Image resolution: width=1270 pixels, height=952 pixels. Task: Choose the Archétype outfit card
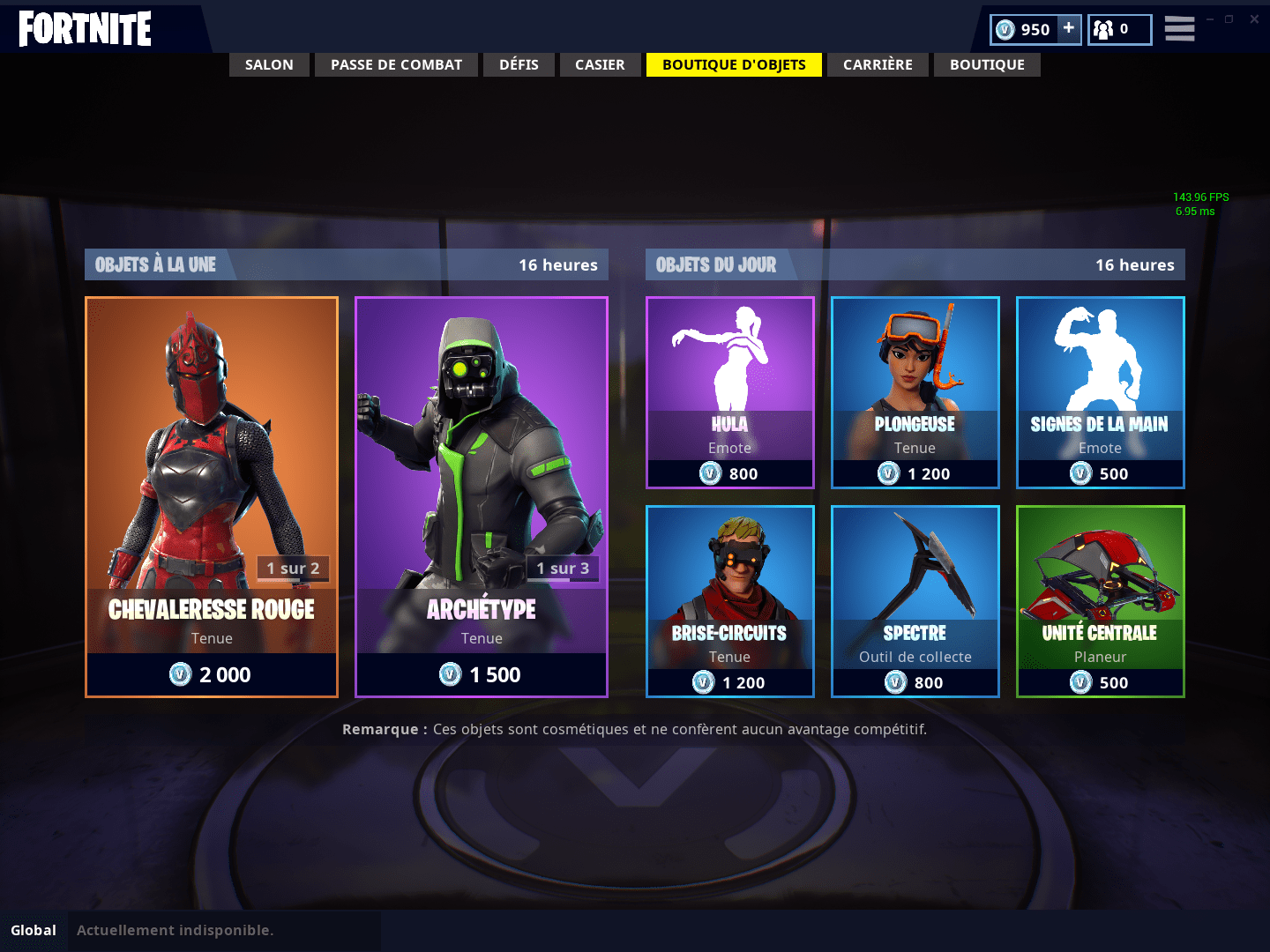(482, 496)
